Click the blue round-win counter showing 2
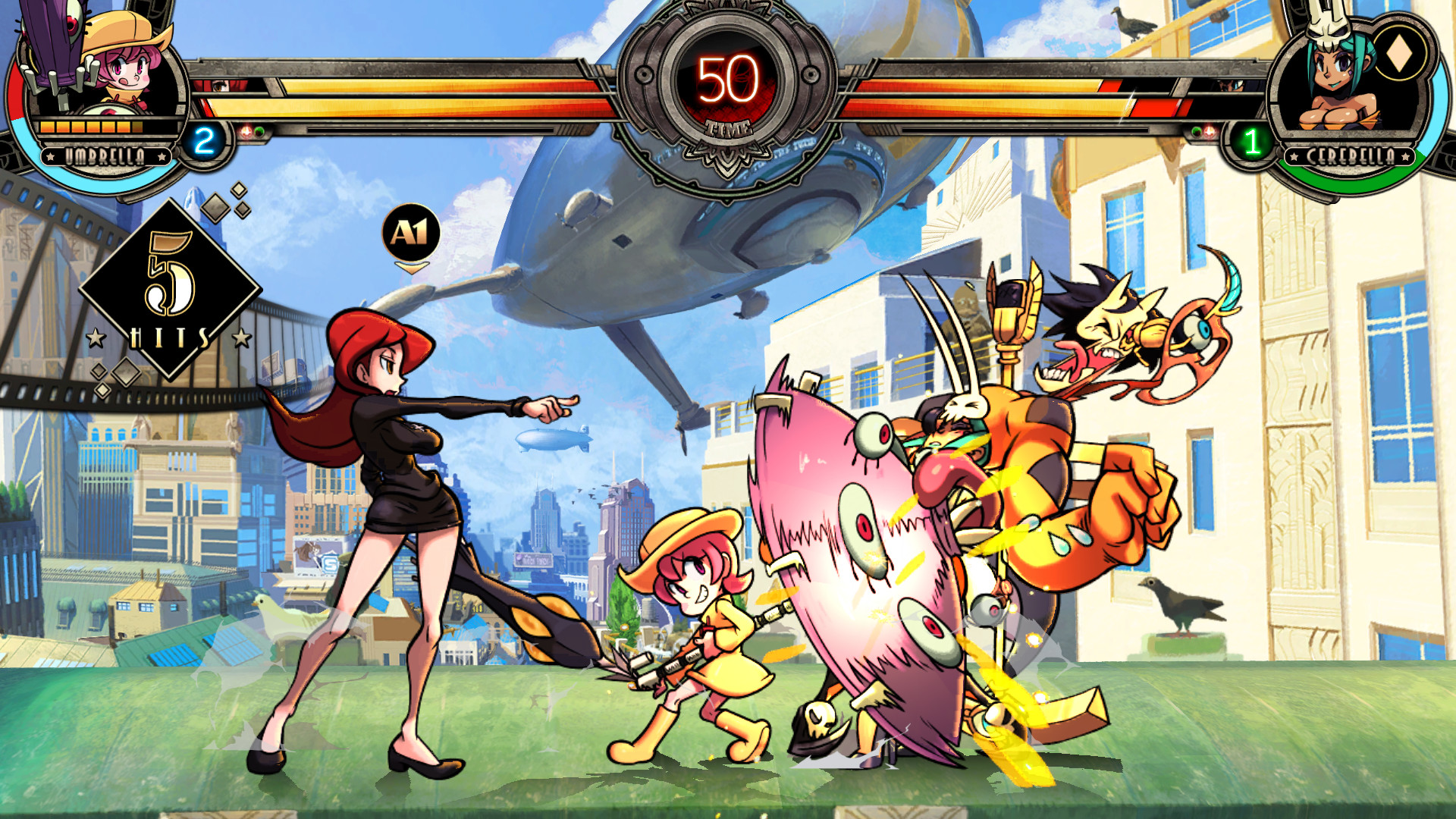The image size is (1456, 819). click(203, 139)
